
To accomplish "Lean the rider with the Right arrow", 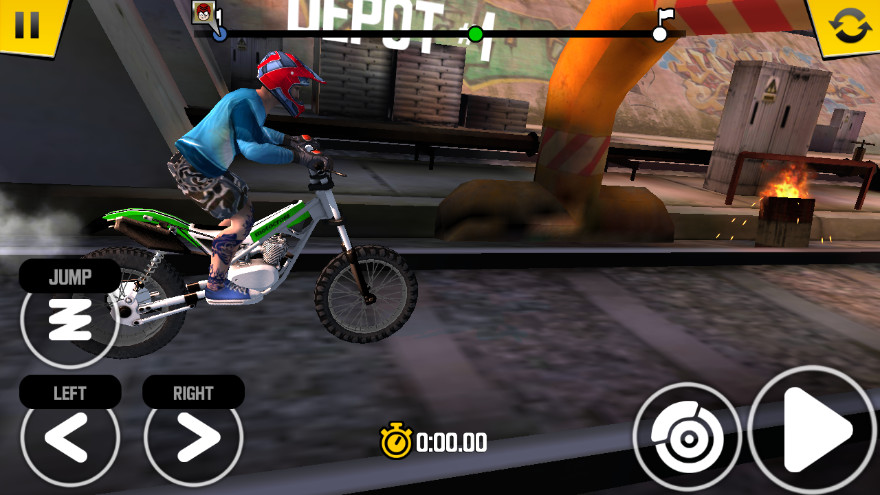I will (x=193, y=437).
